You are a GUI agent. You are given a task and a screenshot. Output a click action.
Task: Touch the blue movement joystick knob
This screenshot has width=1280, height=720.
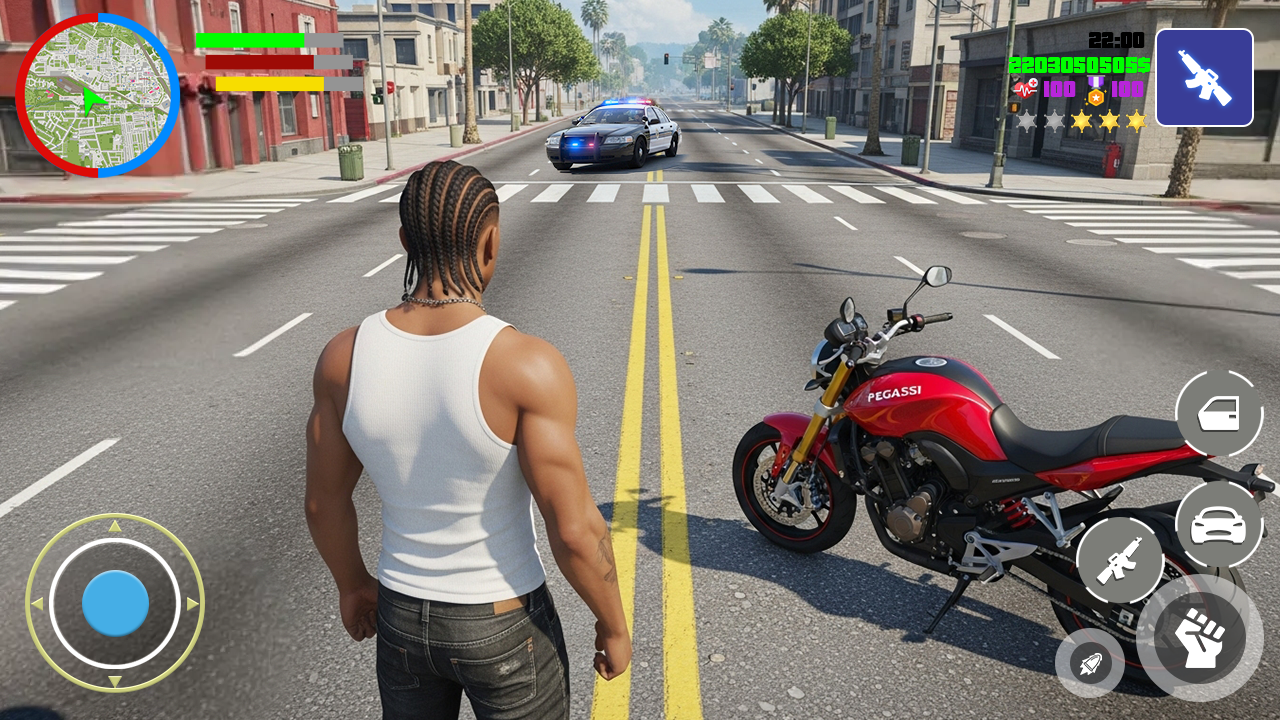(x=115, y=603)
